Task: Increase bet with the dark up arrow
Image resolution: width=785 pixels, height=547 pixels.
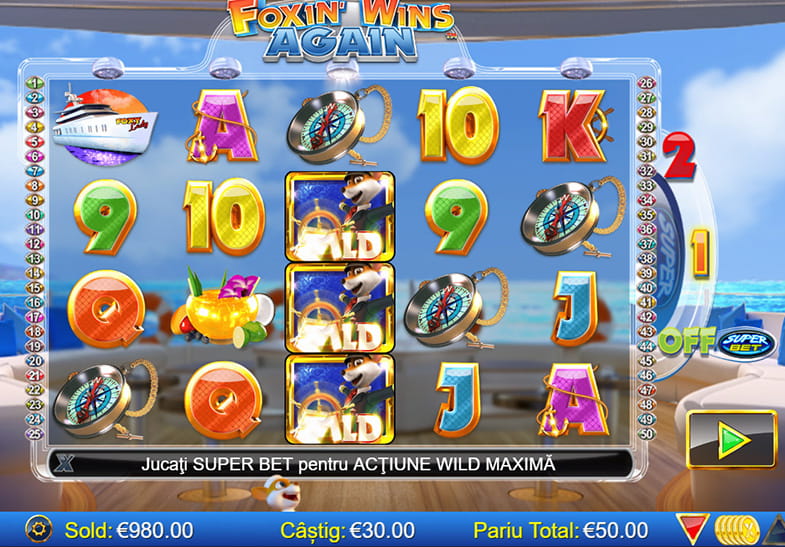Action: point(774,529)
